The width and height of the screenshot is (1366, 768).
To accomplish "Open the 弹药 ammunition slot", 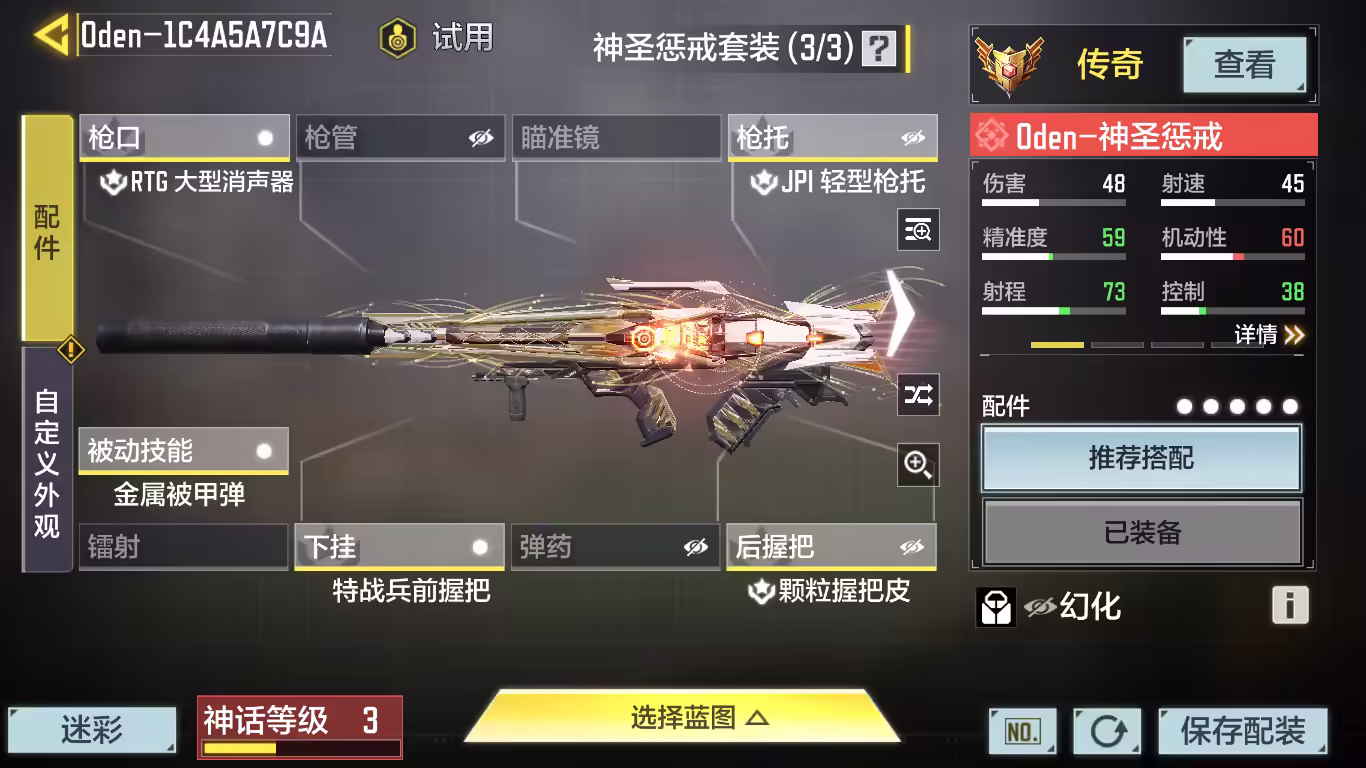I will pos(615,547).
